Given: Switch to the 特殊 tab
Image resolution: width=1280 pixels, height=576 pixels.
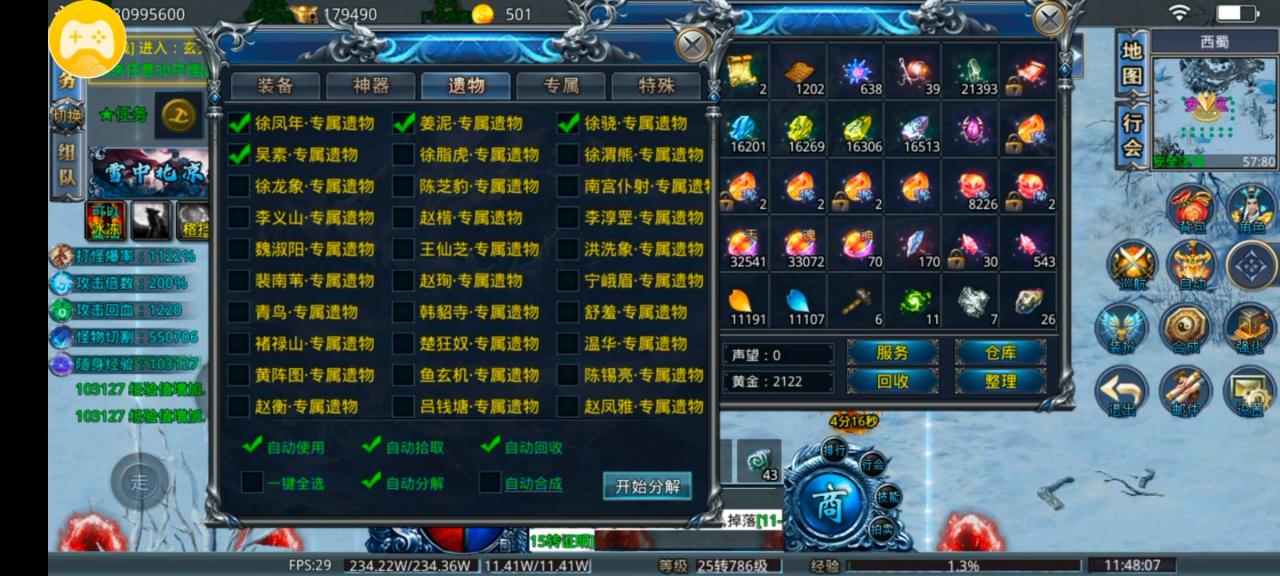Looking at the screenshot, I should [x=655, y=86].
